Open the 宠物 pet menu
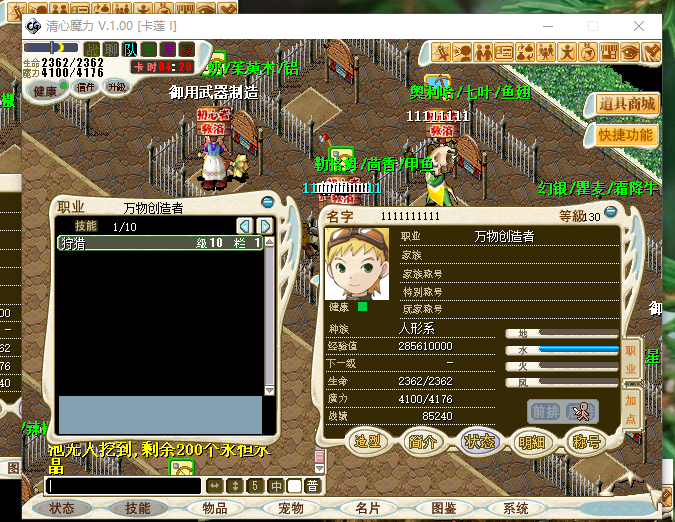The image size is (675, 522). pos(290,508)
